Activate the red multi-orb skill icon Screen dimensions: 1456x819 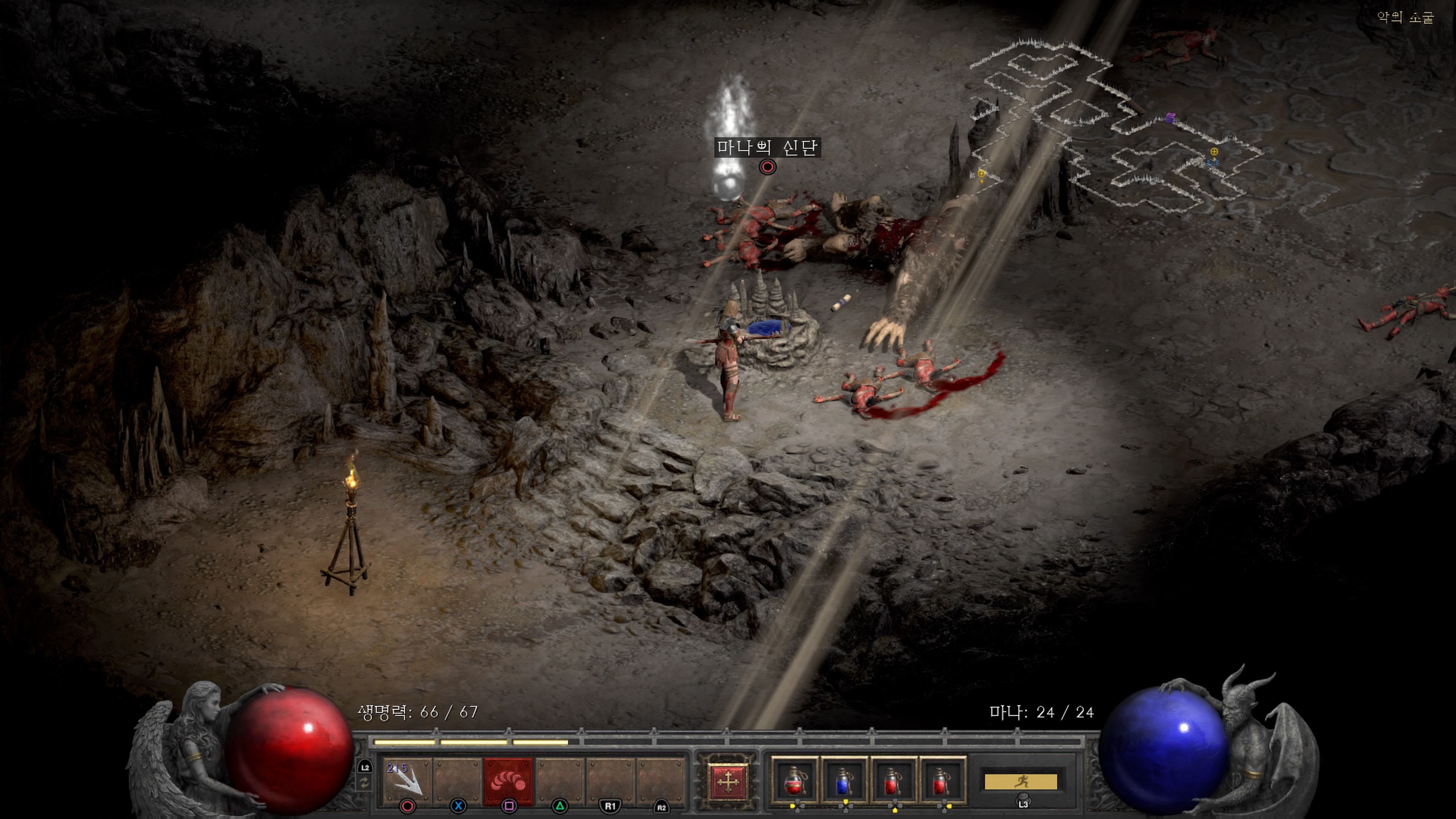point(508,781)
